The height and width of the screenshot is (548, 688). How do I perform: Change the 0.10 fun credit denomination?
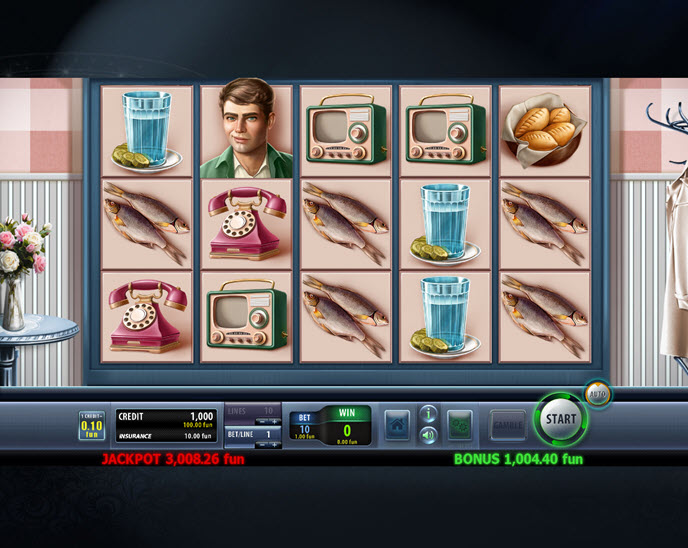91,425
